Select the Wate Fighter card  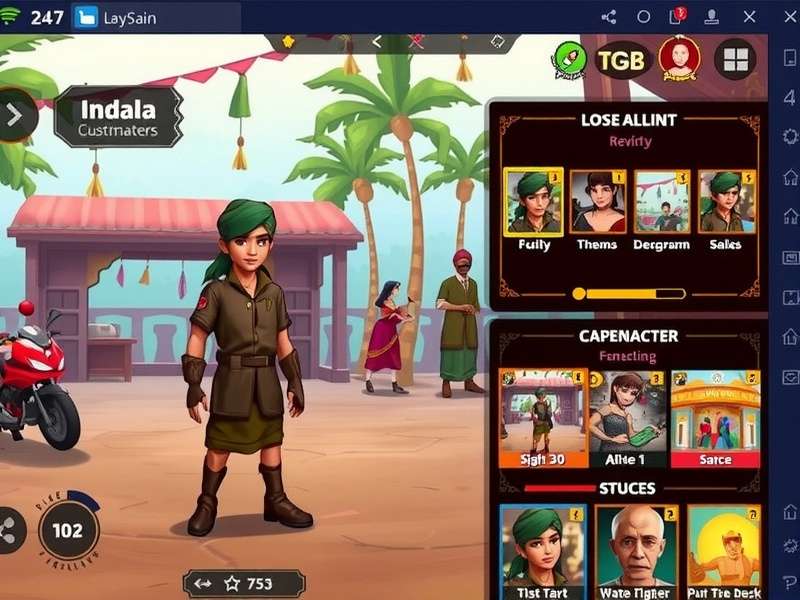tap(635, 550)
